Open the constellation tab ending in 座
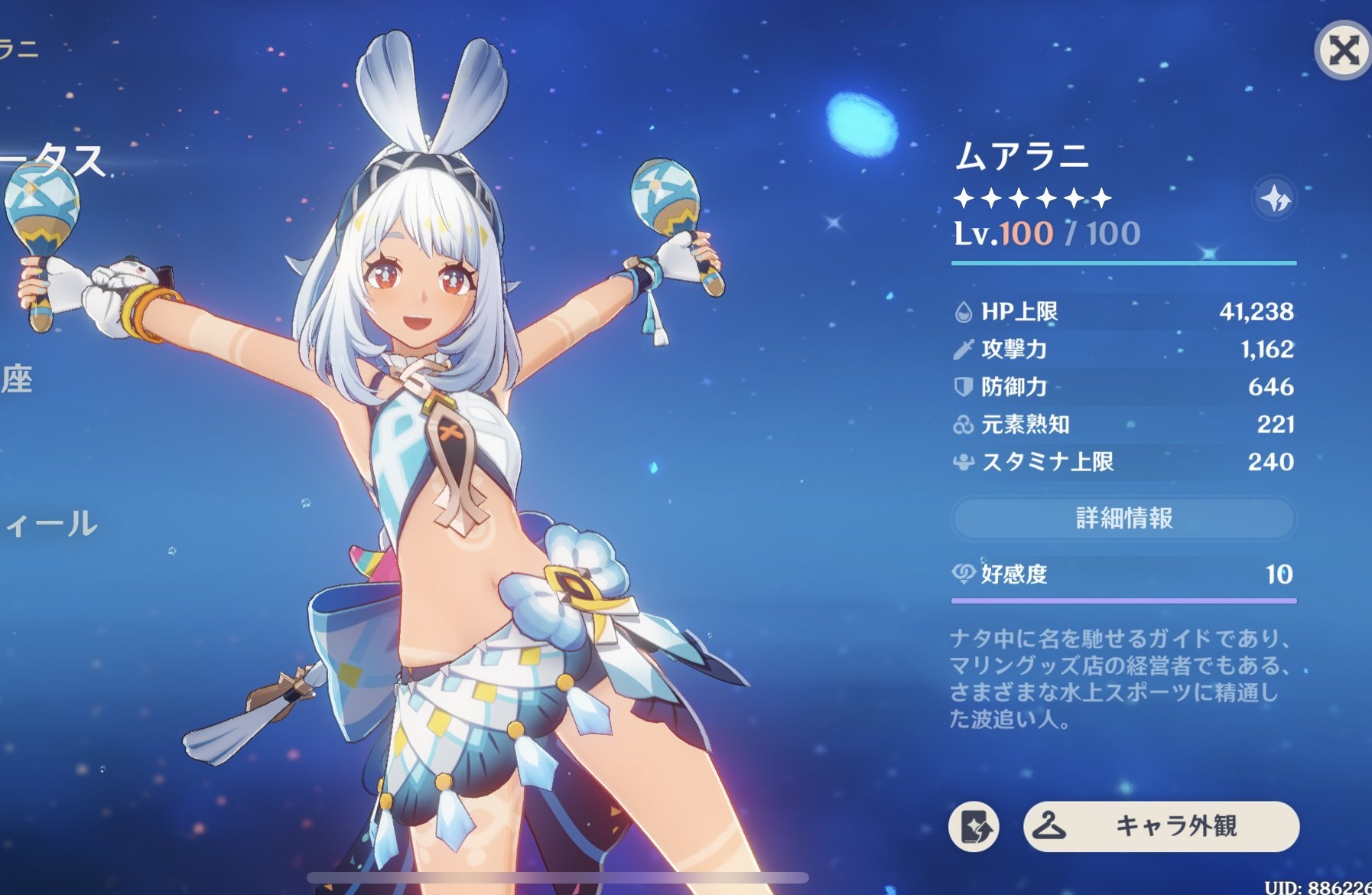1372x895 pixels. coord(17,379)
